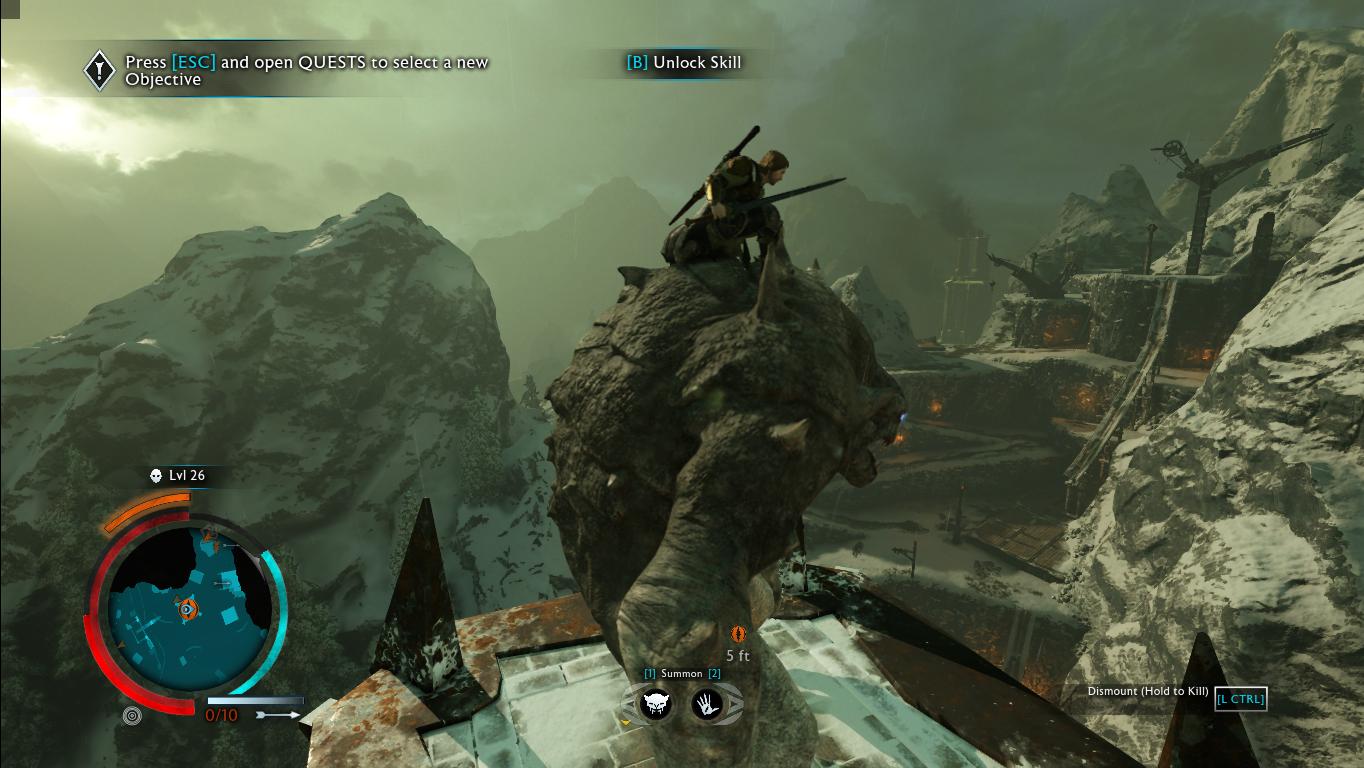Click the exclamation objective icon top left

(x=97, y=69)
